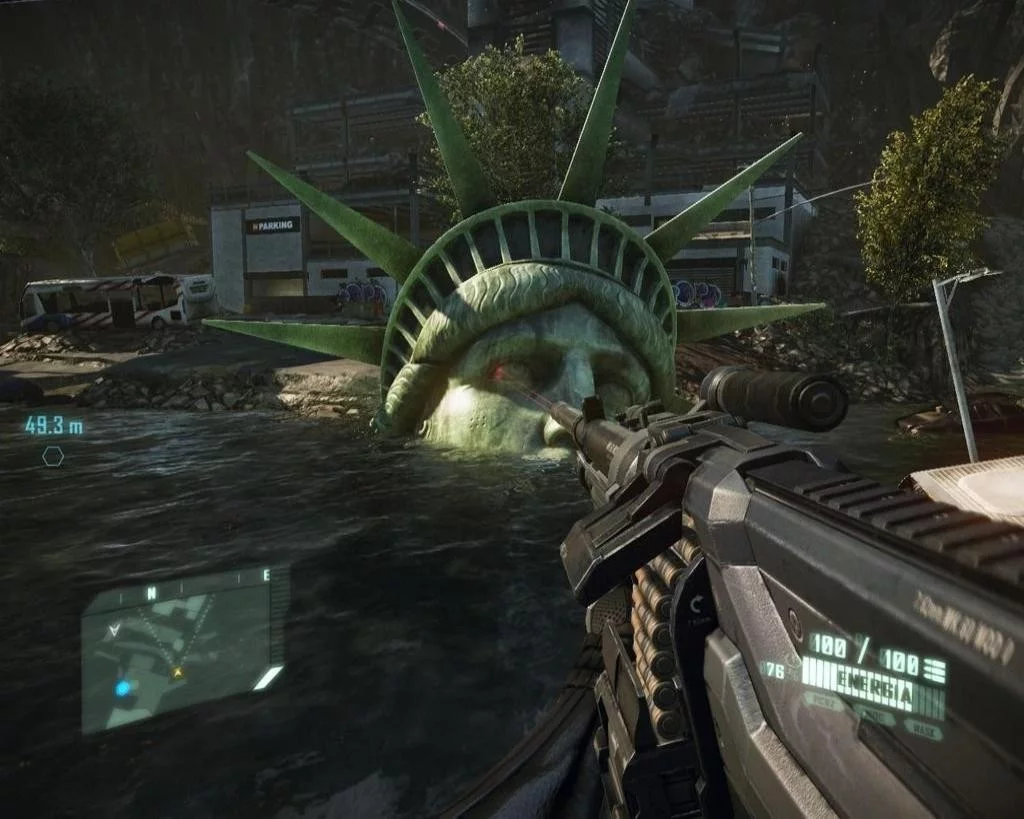
Task: Click the compass strip above the minimap
Action: 185,583
